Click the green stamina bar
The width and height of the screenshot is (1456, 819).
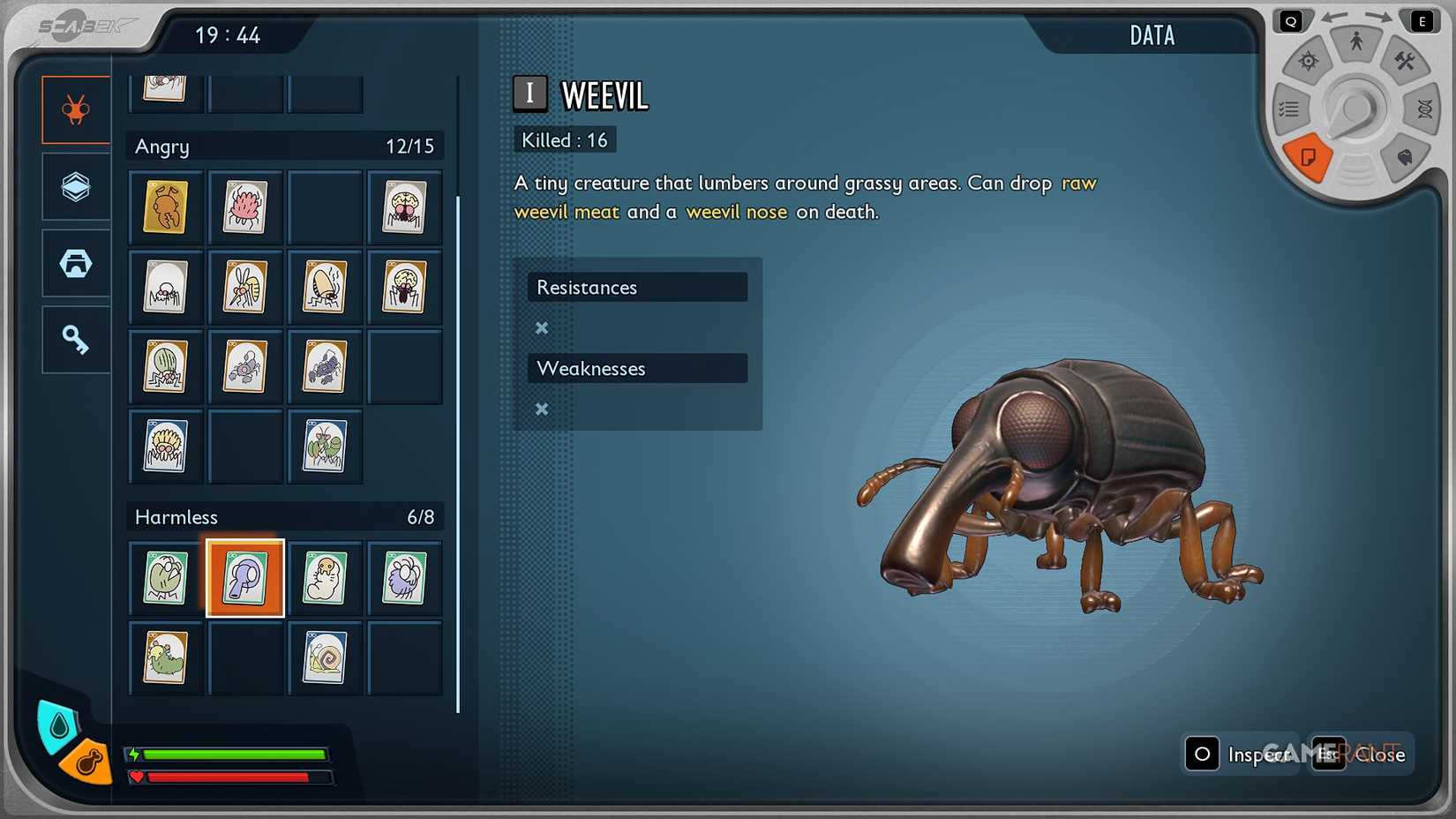234,755
